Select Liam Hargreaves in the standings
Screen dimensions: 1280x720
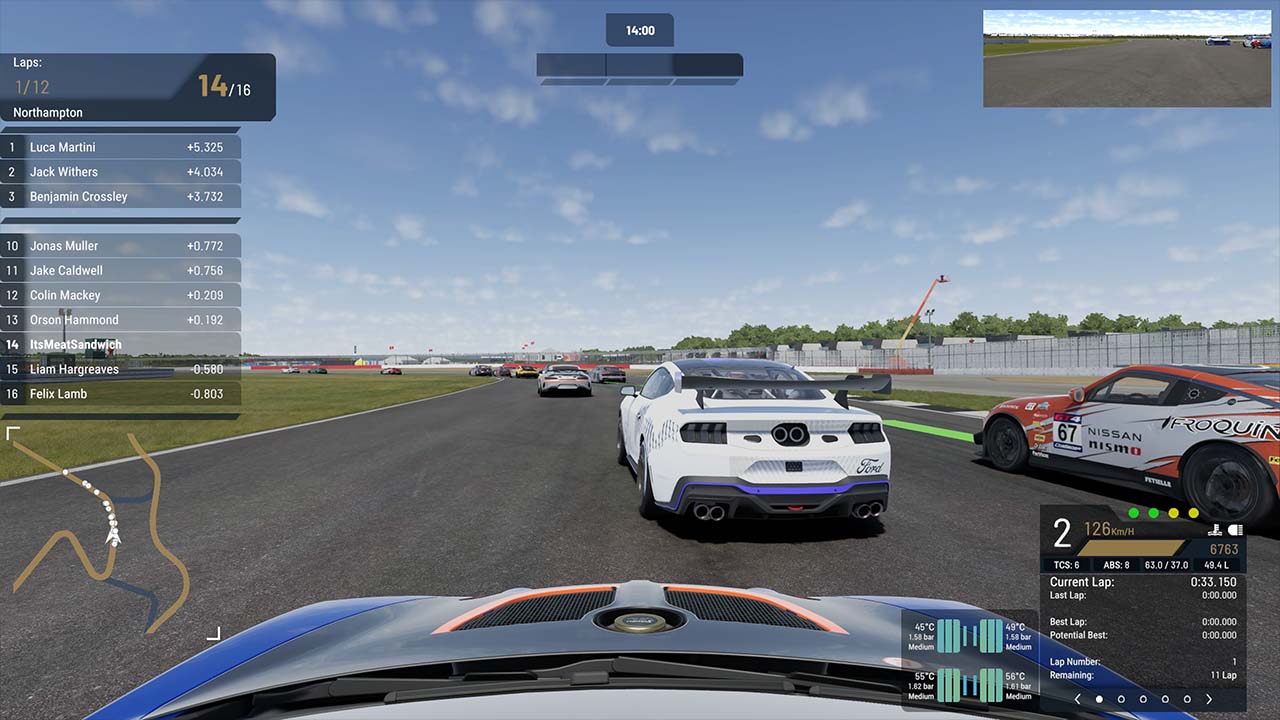(x=121, y=369)
